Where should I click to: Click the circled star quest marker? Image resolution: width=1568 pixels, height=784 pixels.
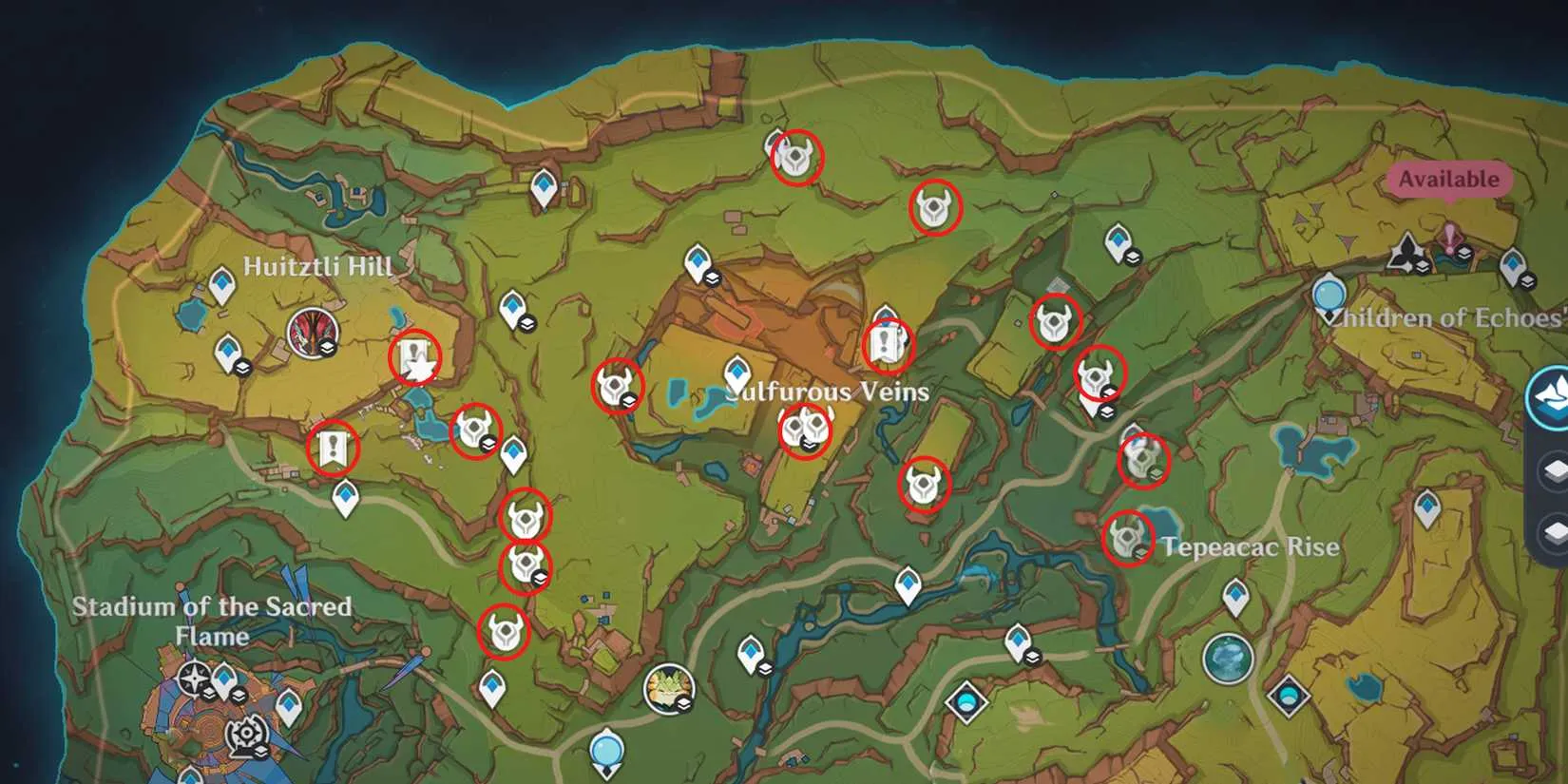click(x=415, y=358)
